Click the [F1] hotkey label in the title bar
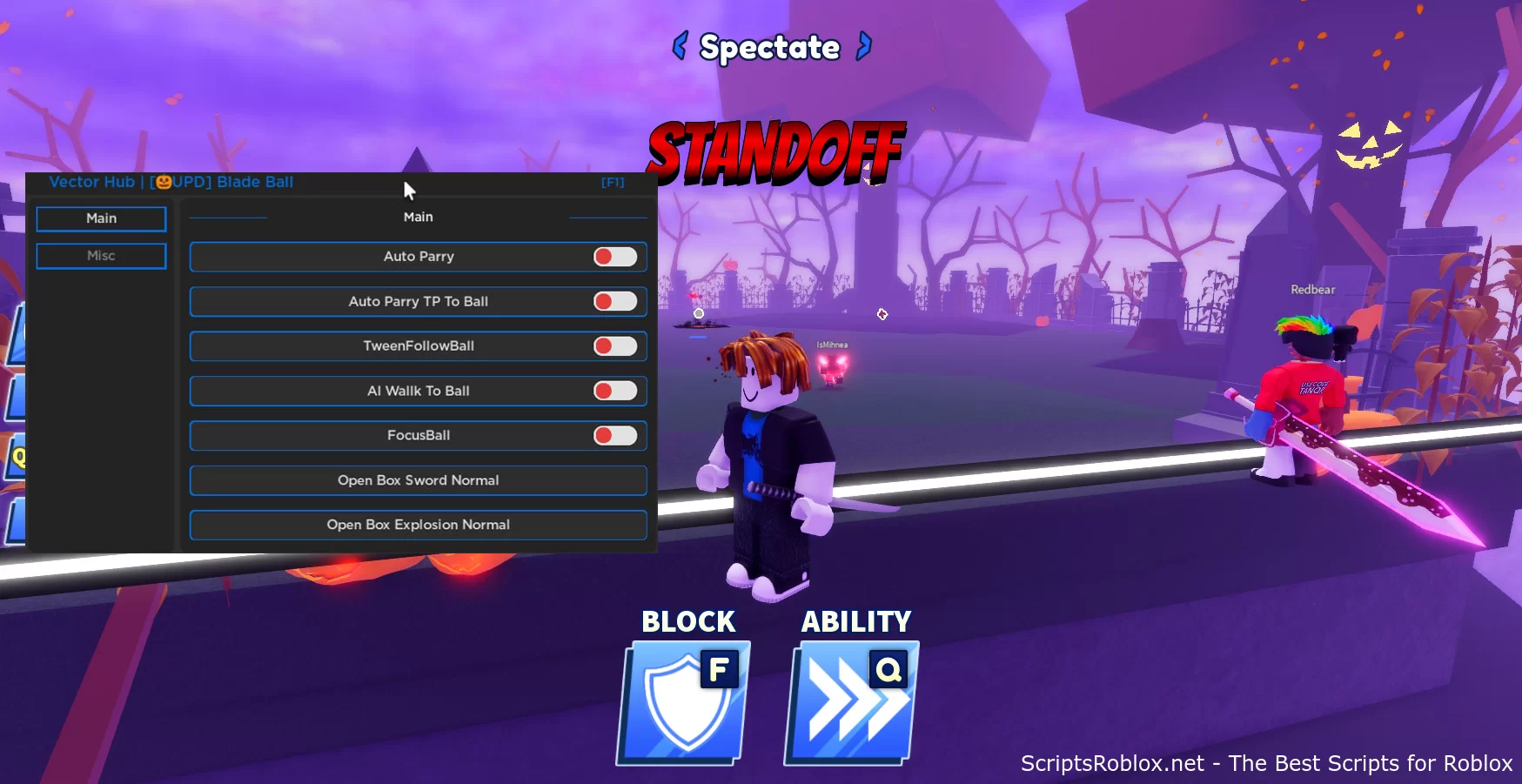 coord(613,183)
